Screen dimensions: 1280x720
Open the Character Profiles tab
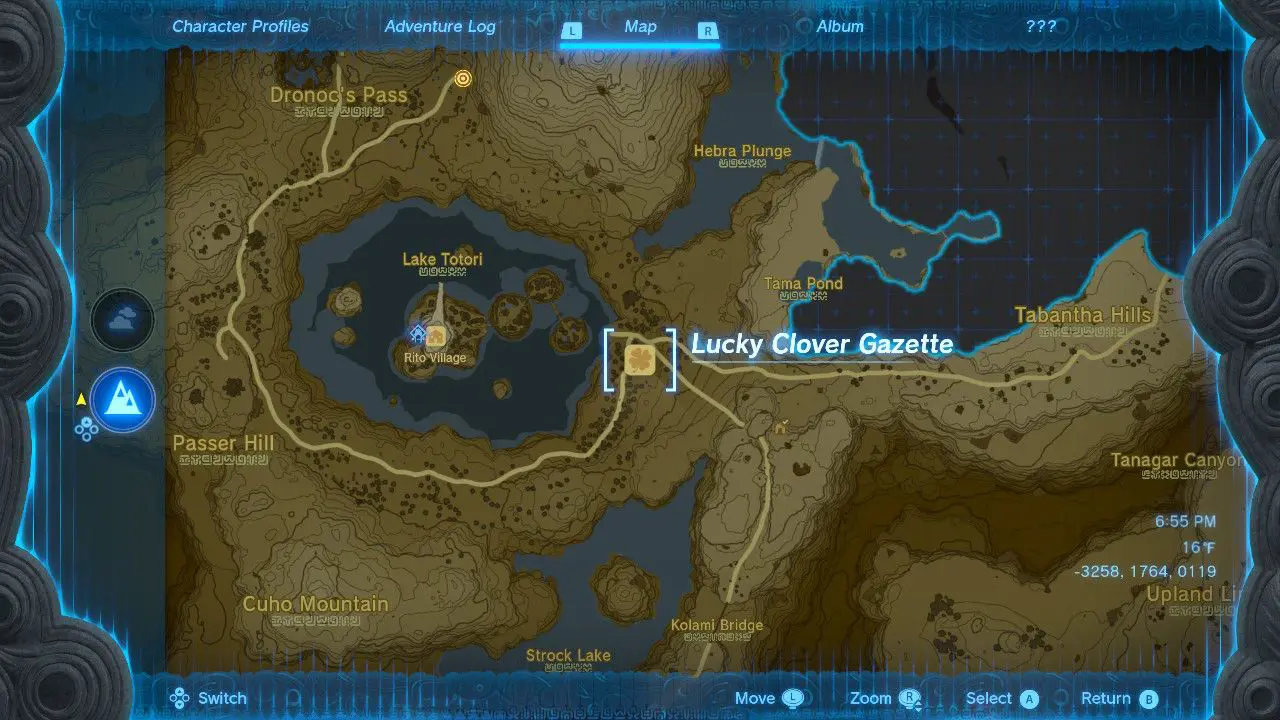pyautogui.click(x=240, y=26)
